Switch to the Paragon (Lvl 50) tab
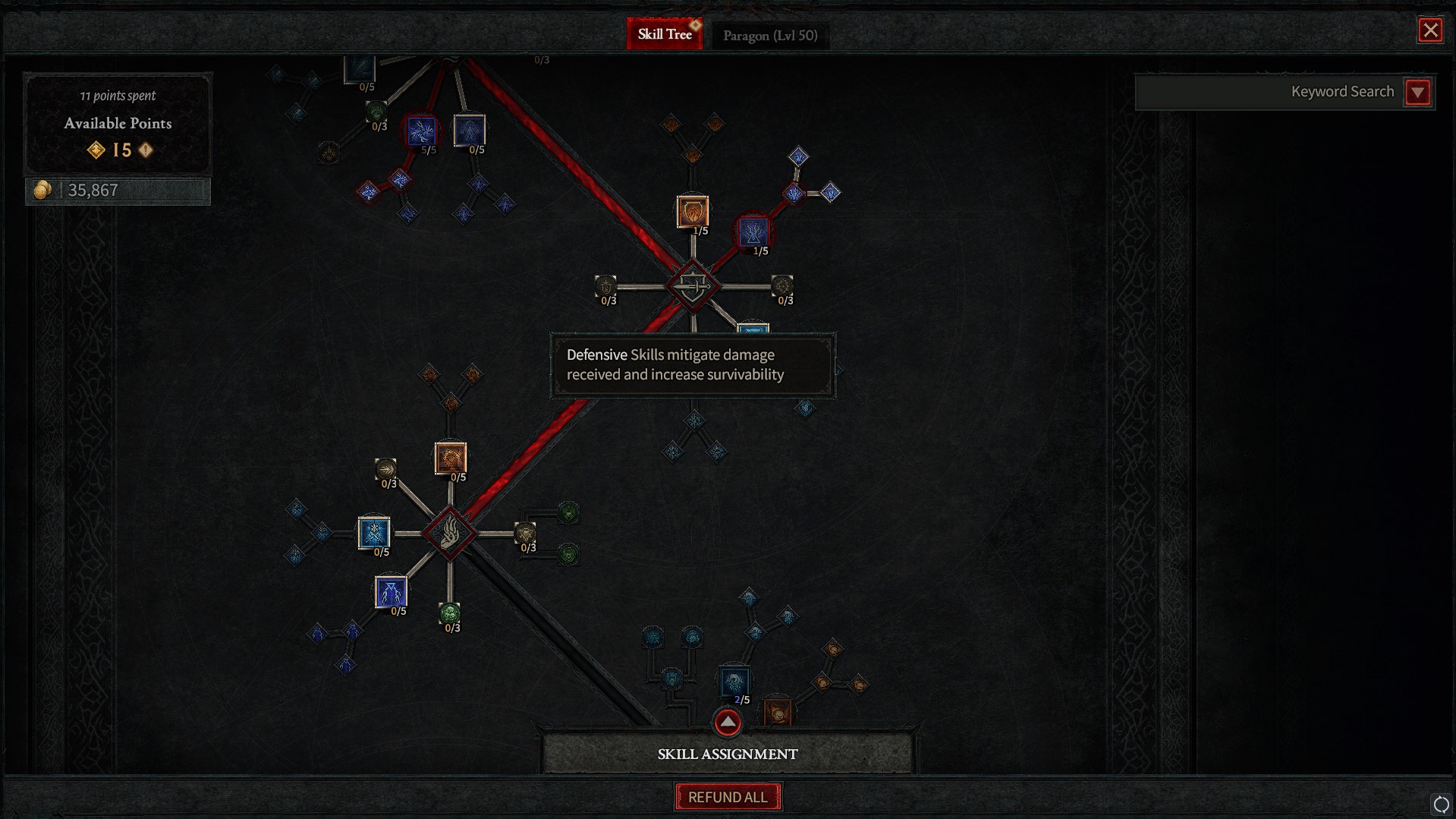The width and height of the screenshot is (1456, 819). tap(769, 35)
